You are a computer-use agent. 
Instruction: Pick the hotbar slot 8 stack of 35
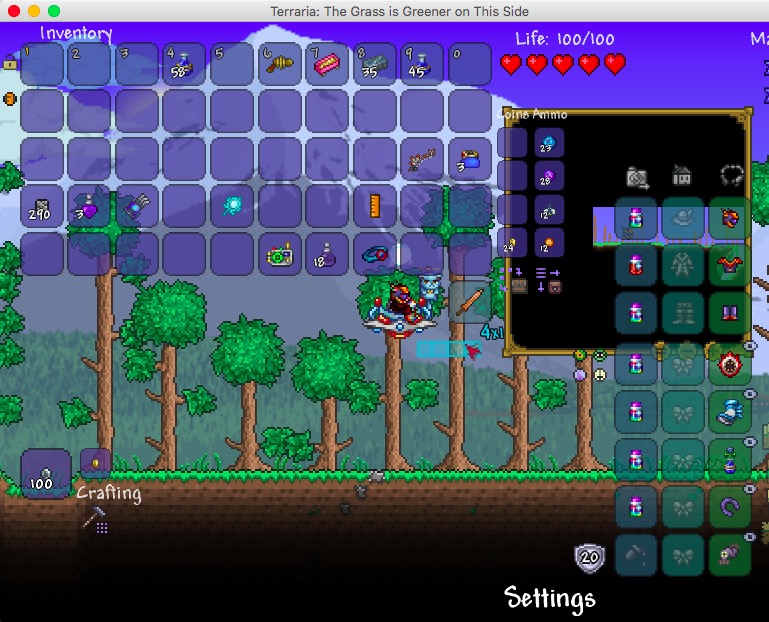pyautogui.click(x=375, y=65)
